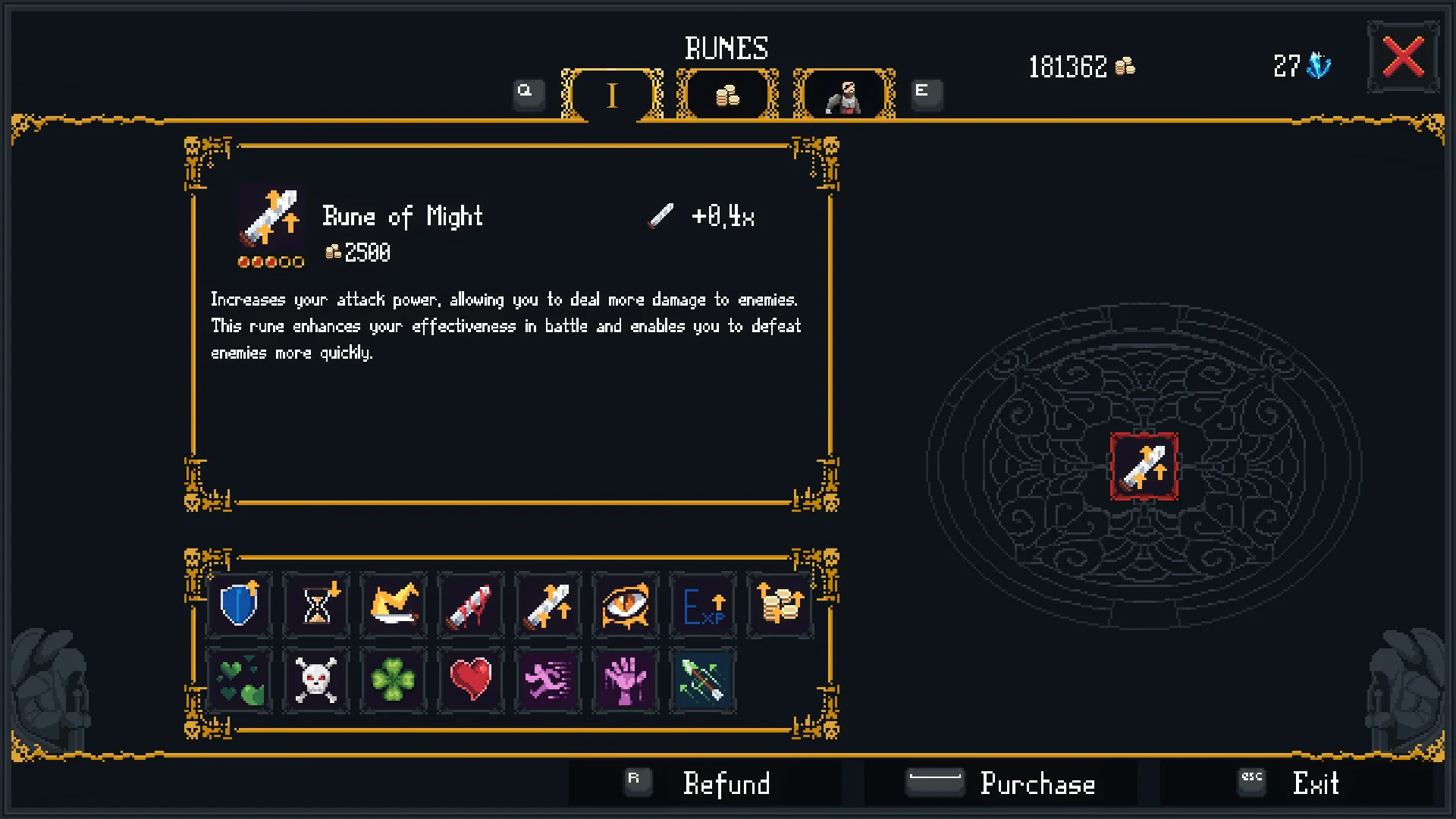Choose the orange eye rune
The image size is (1456, 819).
(626, 605)
